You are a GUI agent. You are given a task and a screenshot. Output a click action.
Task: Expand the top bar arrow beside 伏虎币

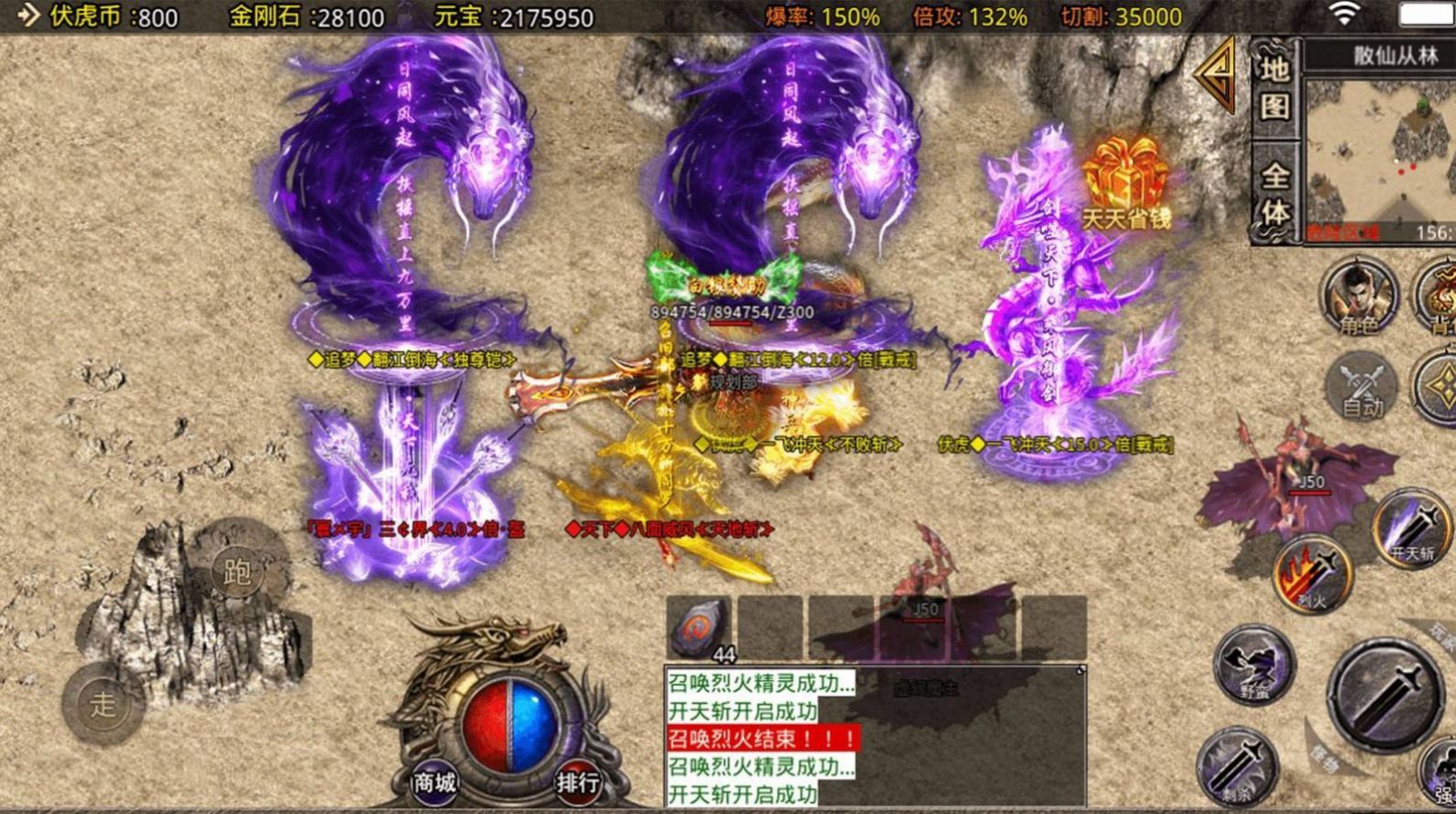[28, 16]
